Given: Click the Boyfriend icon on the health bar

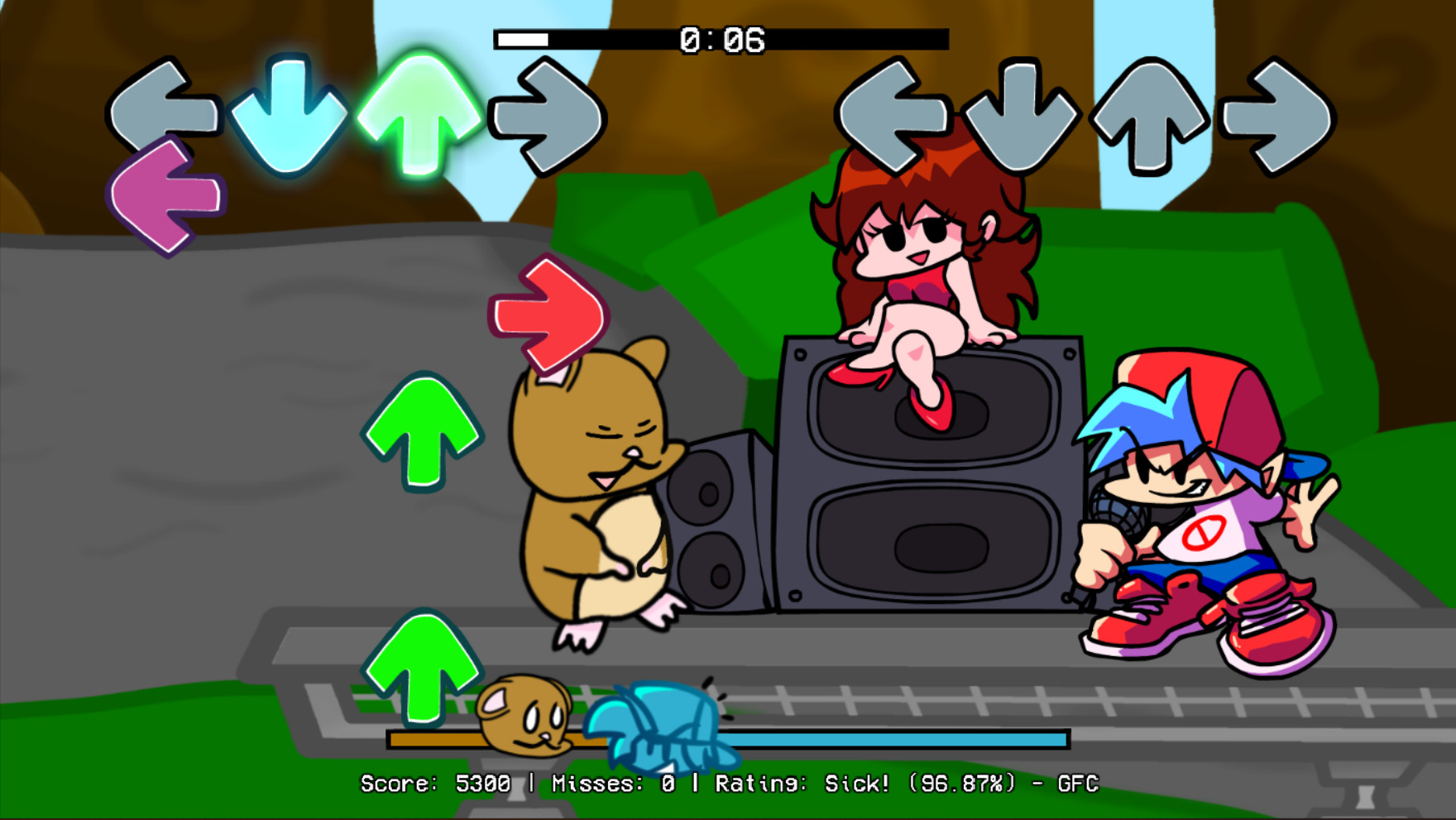Looking at the screenshot, I should tap(658, 728).
